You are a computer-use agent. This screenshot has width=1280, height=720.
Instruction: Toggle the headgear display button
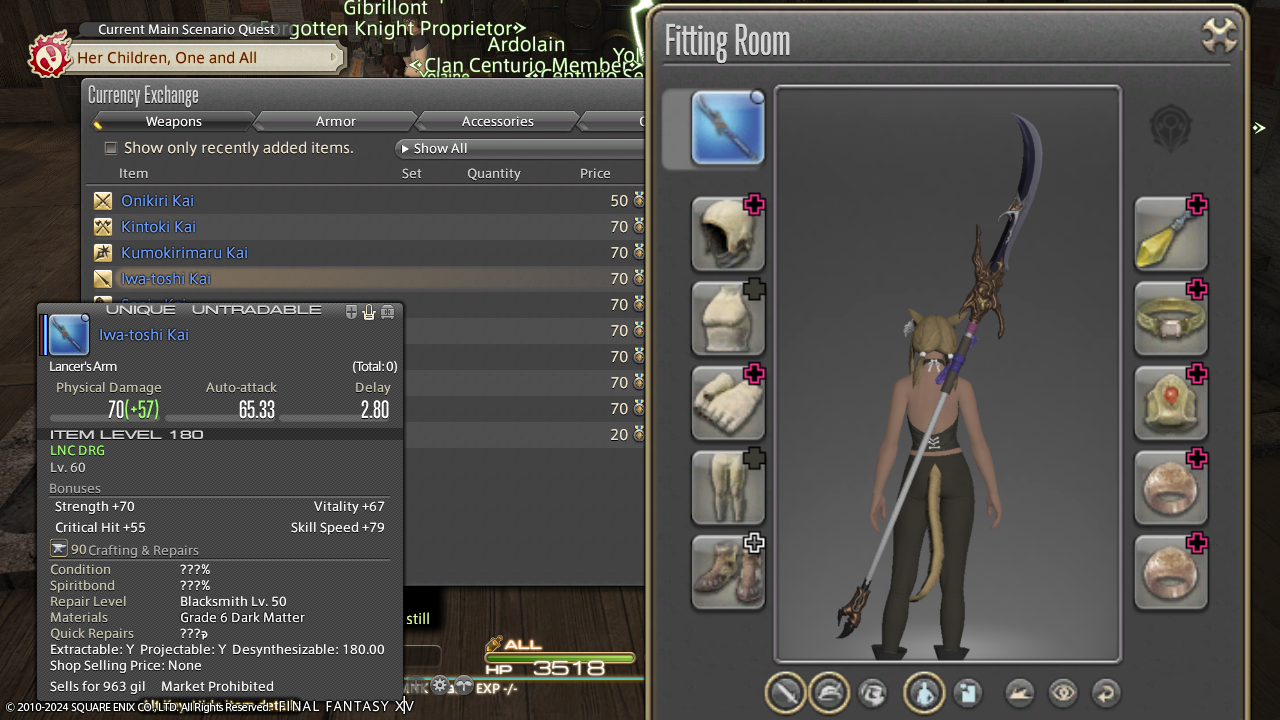[x=829, y=692]
